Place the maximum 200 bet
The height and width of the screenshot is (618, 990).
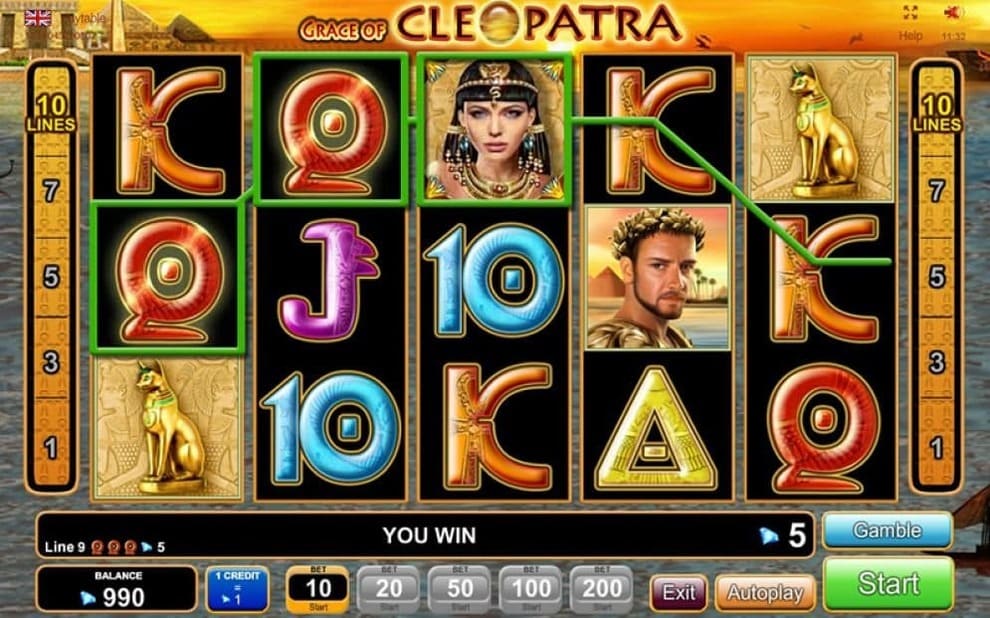point(602,589)
